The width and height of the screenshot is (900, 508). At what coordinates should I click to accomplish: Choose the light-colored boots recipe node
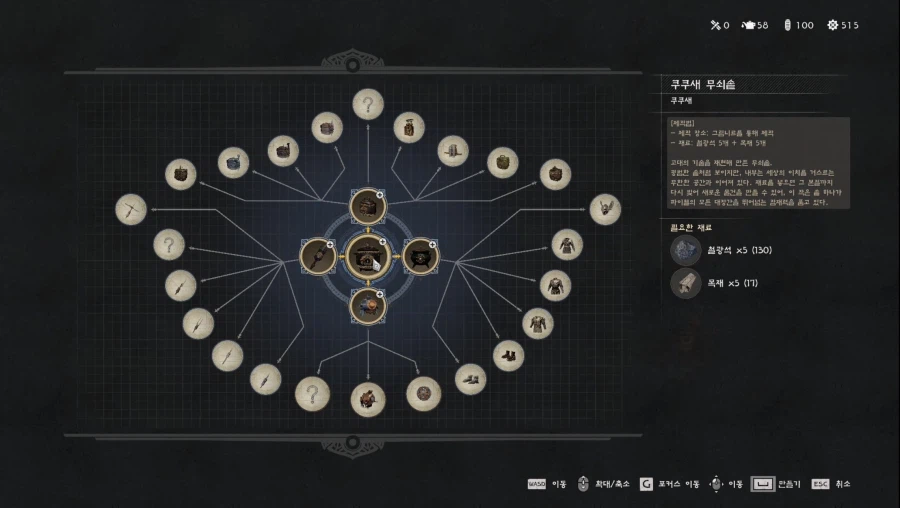click(471, 378)
